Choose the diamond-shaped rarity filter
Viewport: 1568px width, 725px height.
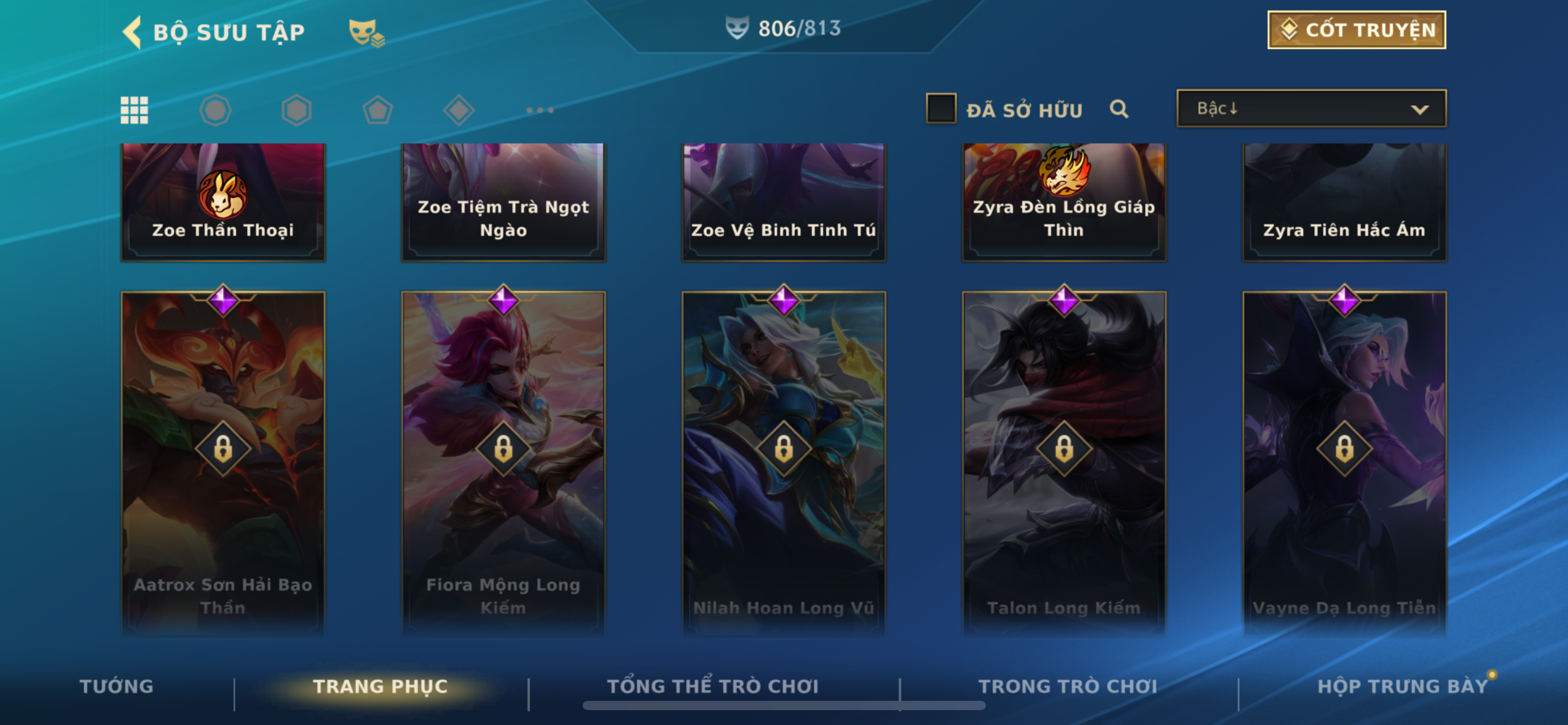pyautogui.click(x=459, y=110)
